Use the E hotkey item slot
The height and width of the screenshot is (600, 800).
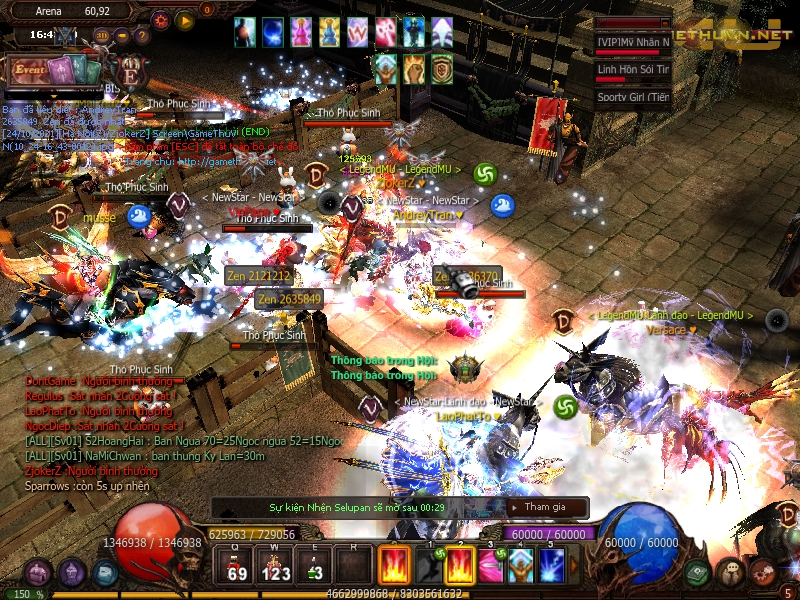click(314, 564)
